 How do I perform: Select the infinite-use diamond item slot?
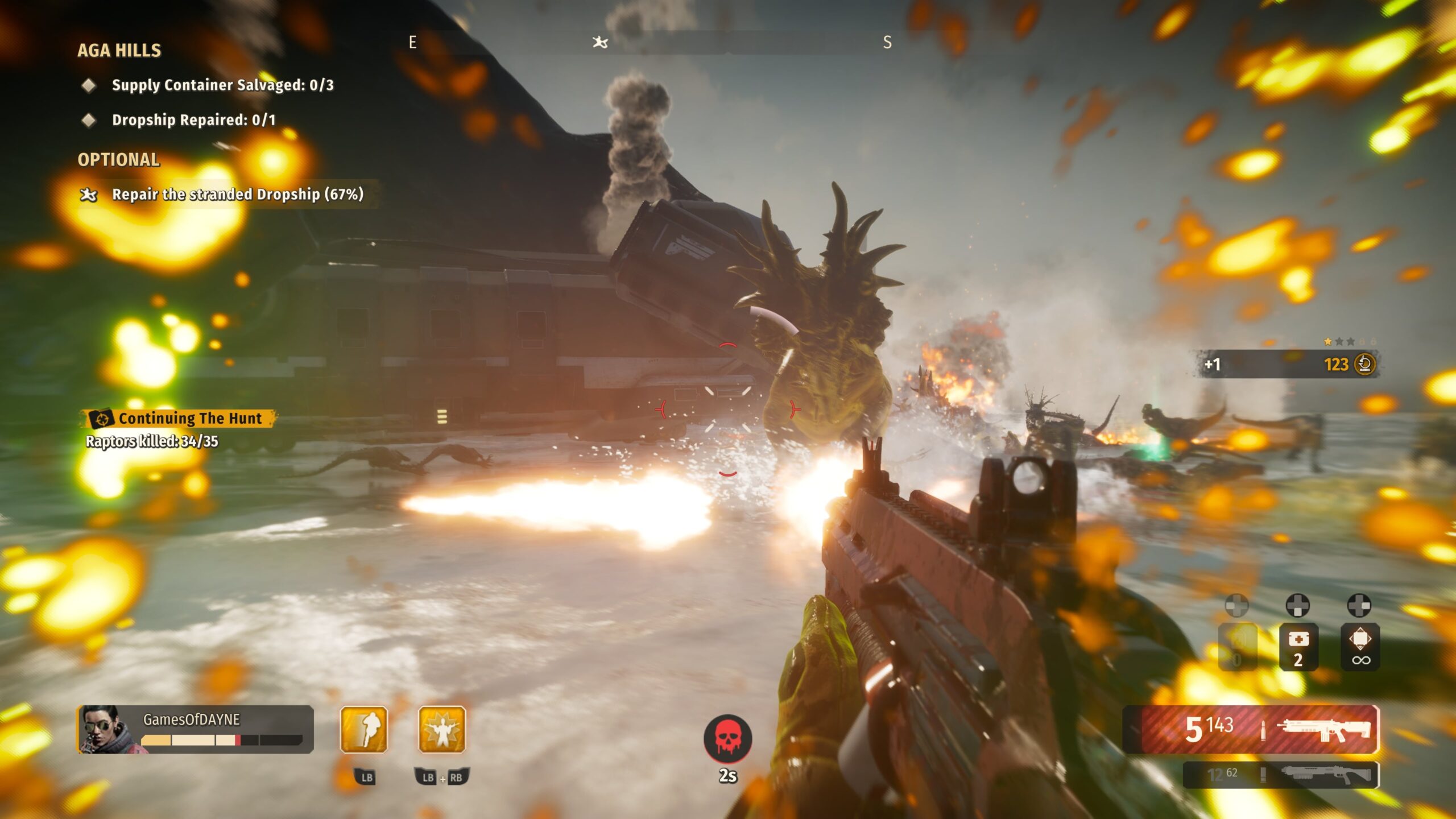coord(1360,647)
